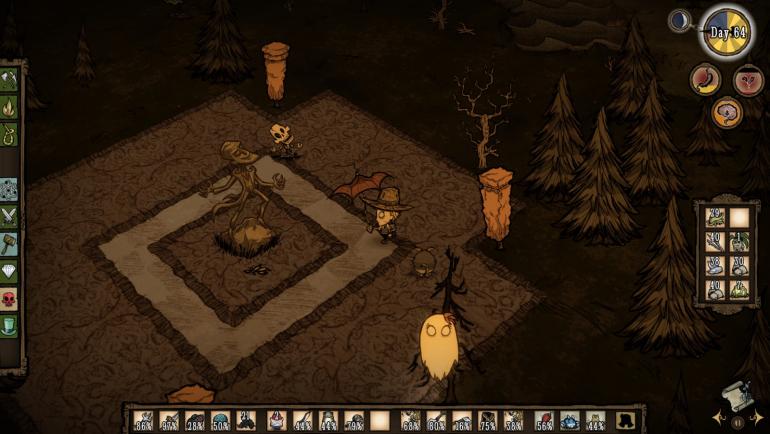Select the first inventory slot at 86%

pos(142,421)
